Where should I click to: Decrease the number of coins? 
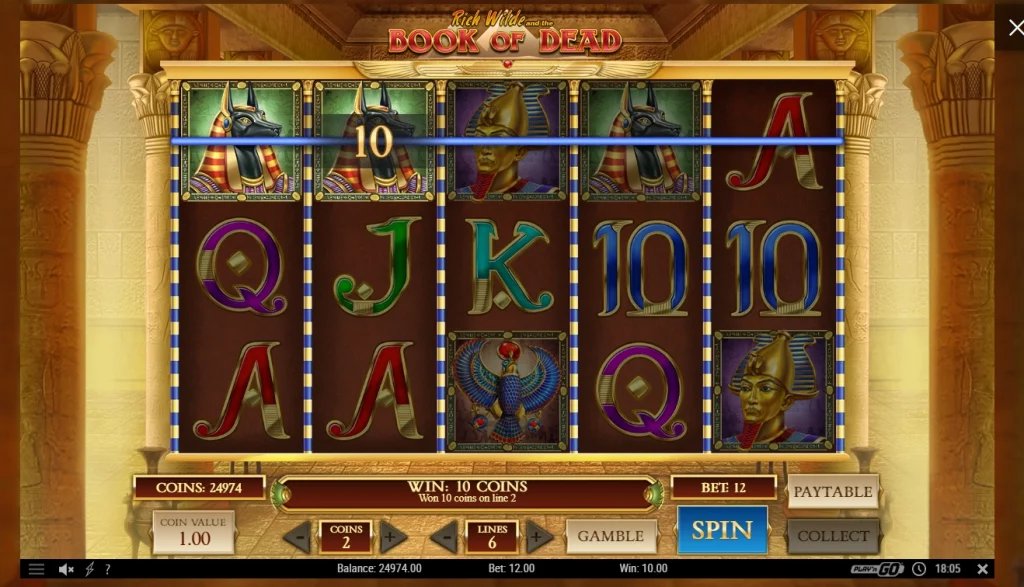click(297, 537)
